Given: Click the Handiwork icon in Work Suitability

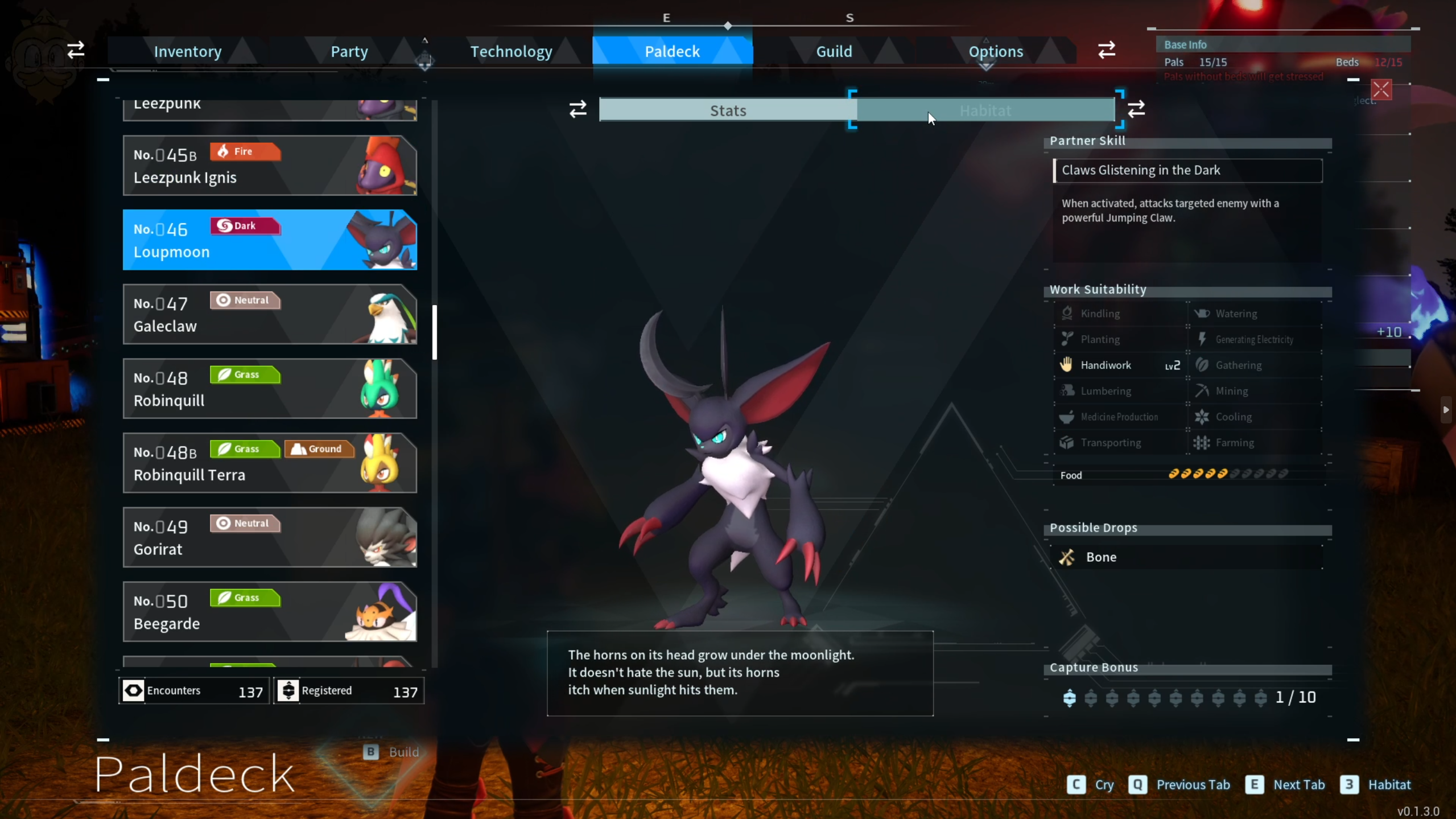Looking at the screenshot, I should (1066, 365).
